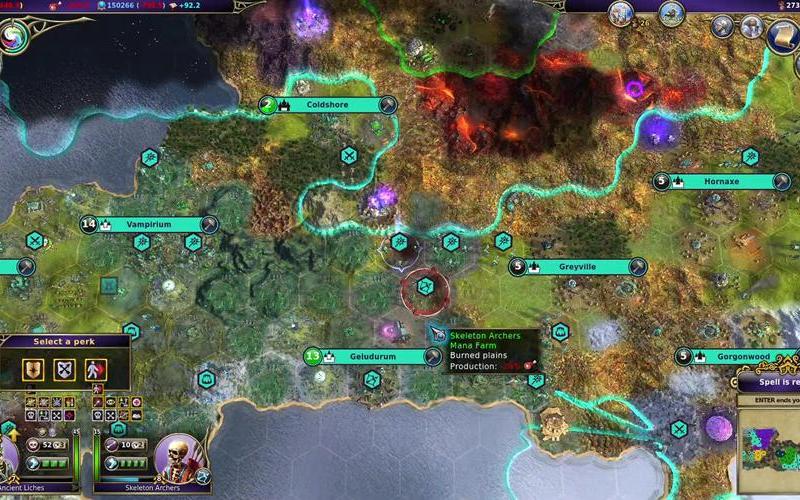Open the Hornaxe city banner
This screenshot has width=800, height=500.
[x=722, y=182]
